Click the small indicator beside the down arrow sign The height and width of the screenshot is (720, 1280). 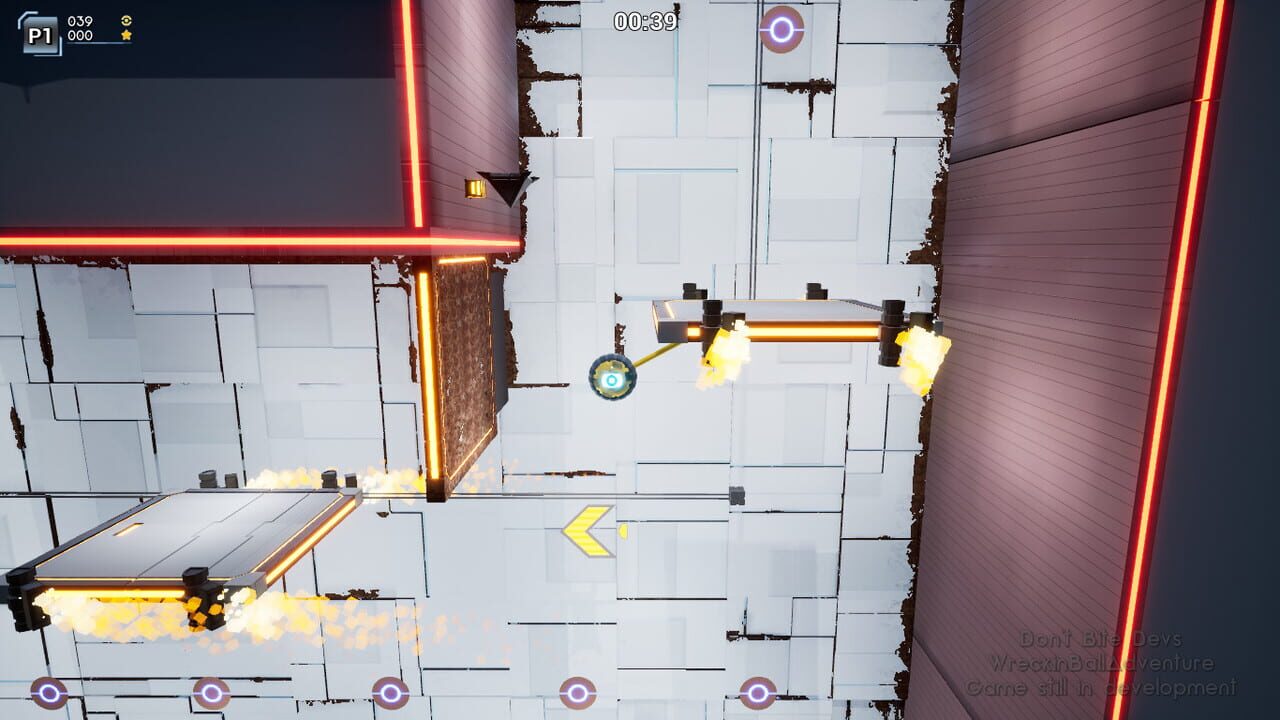pyautogui.click(x=473, y=187)
